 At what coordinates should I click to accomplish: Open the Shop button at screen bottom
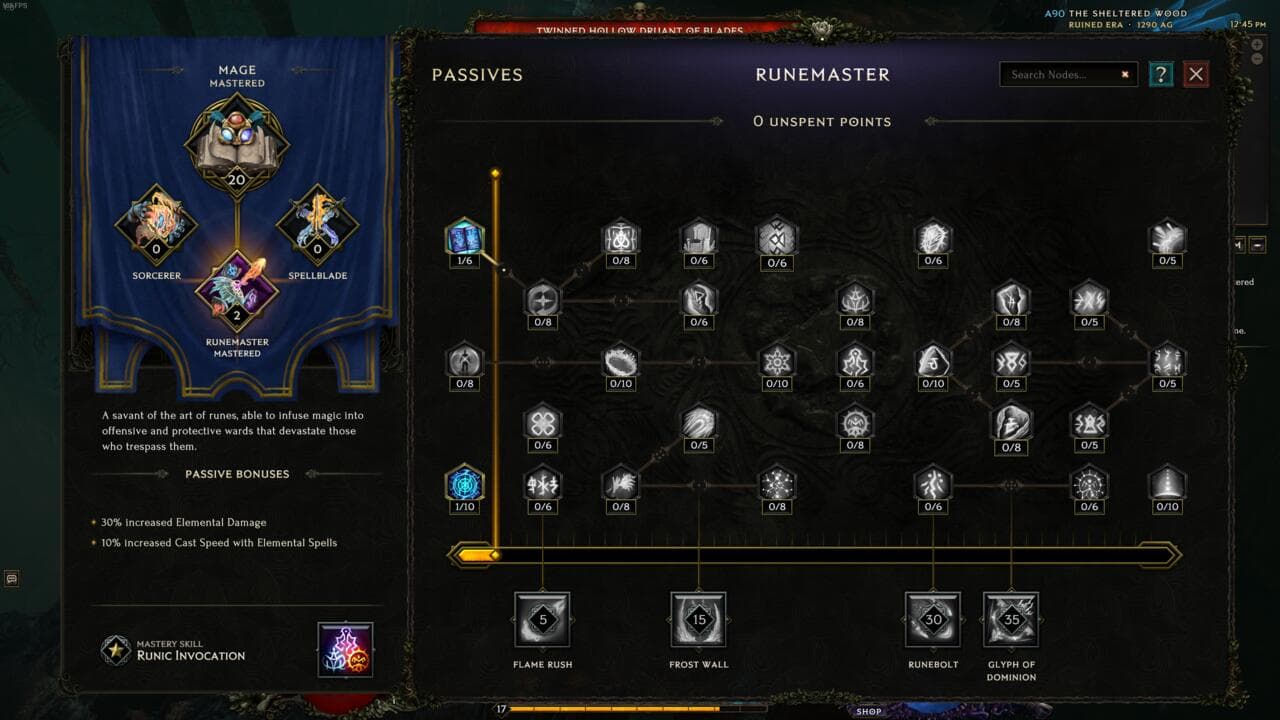click(x=868, y=711)
